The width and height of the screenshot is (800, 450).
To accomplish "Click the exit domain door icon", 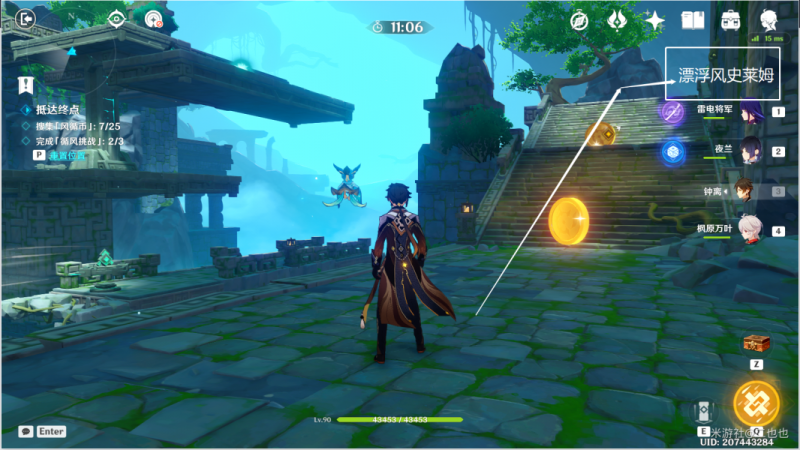I will click(x=24, y=17).
